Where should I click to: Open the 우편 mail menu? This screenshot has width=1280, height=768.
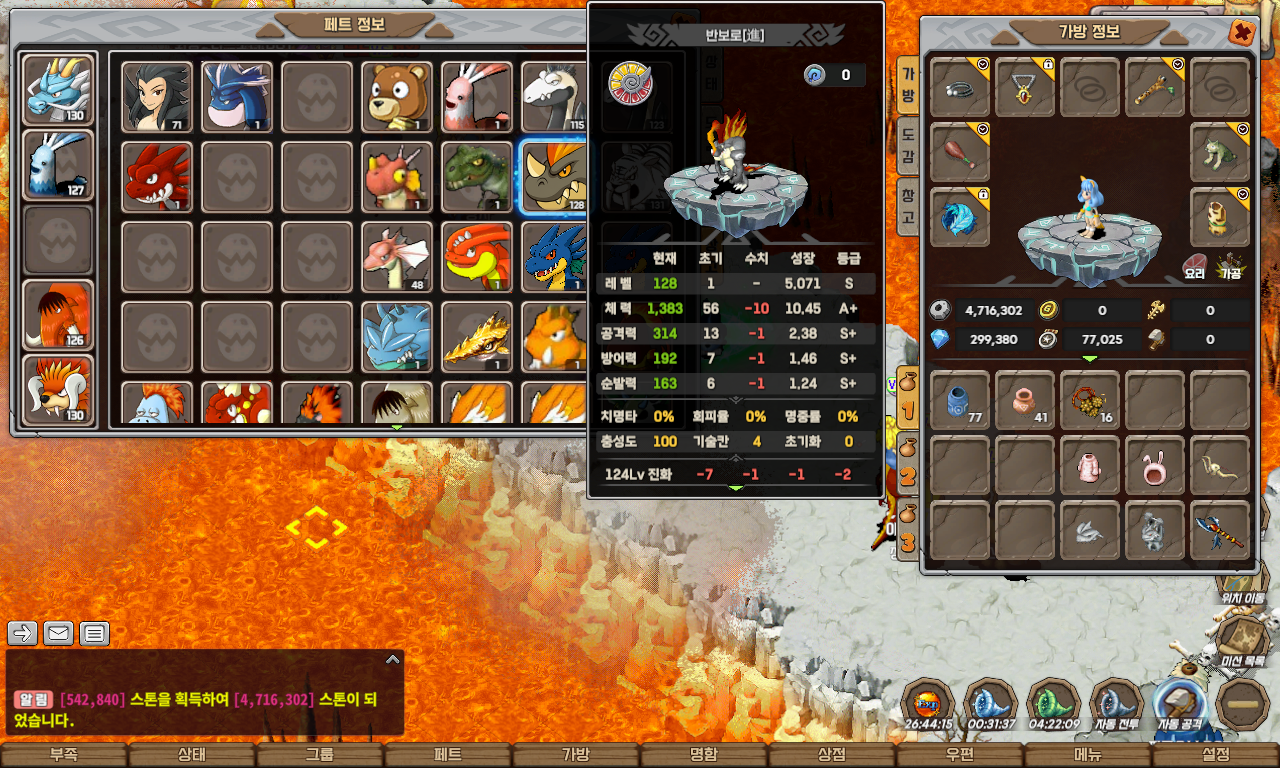click(959, 755)
